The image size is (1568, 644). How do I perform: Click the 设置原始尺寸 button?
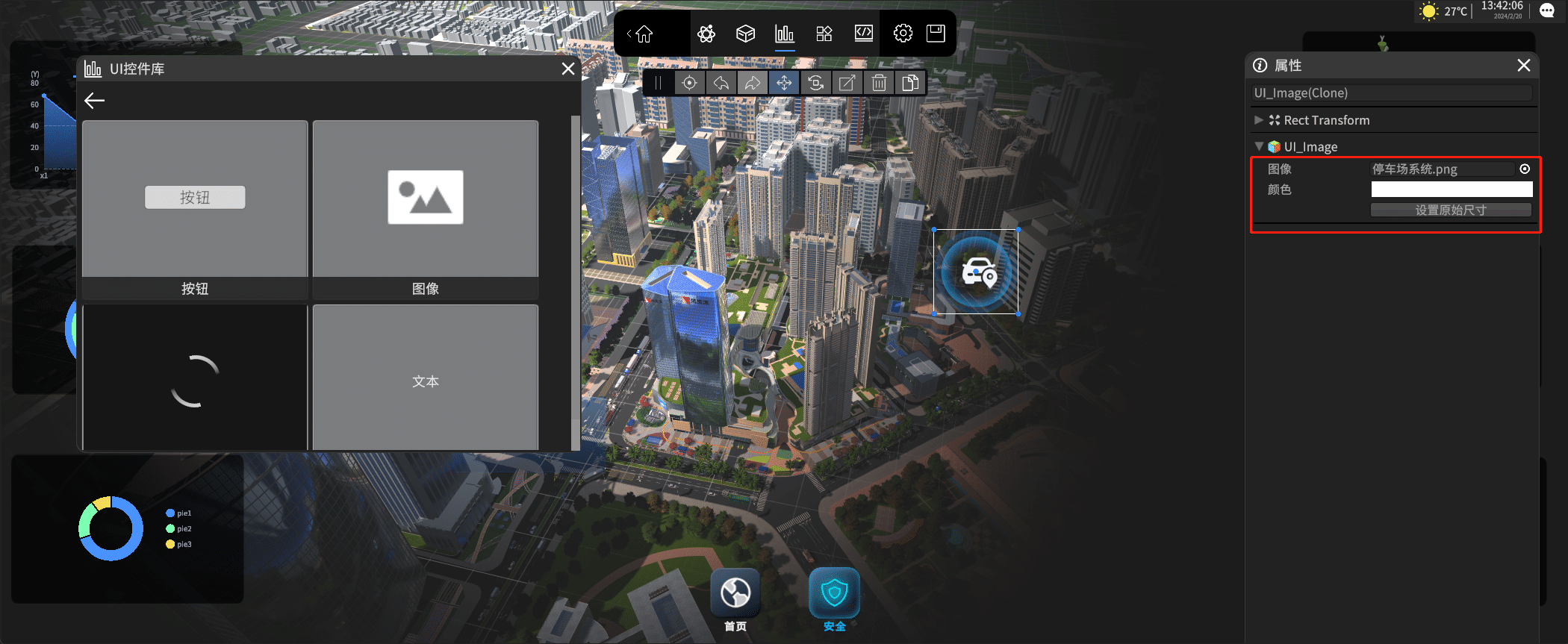tap(1451, 210)
